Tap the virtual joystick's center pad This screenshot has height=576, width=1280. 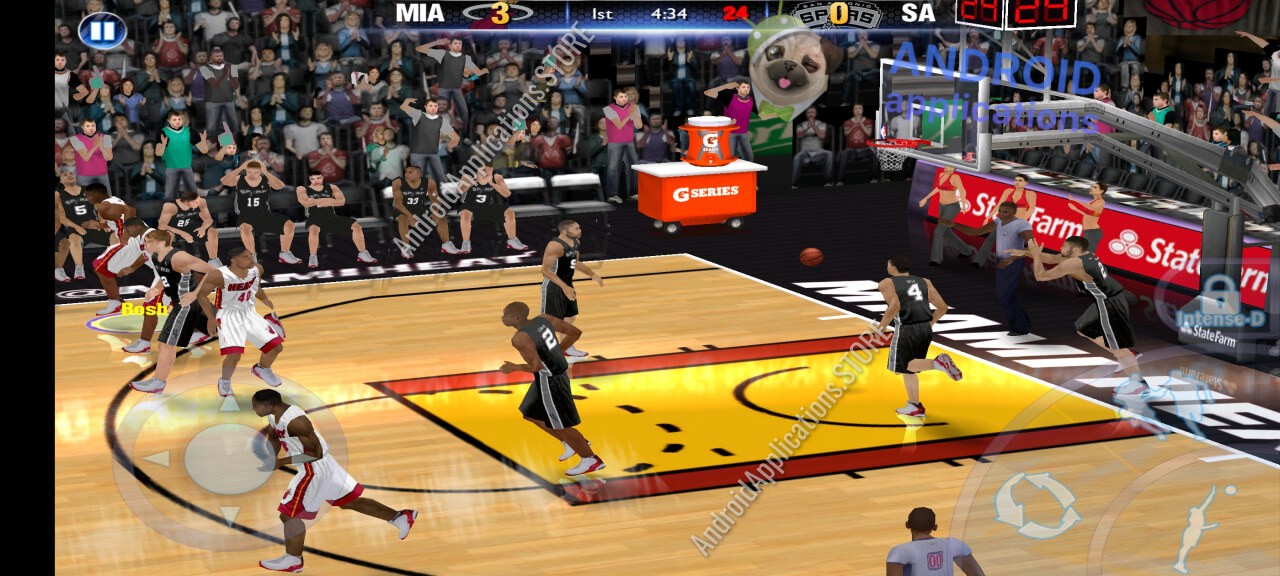(229, 459)
